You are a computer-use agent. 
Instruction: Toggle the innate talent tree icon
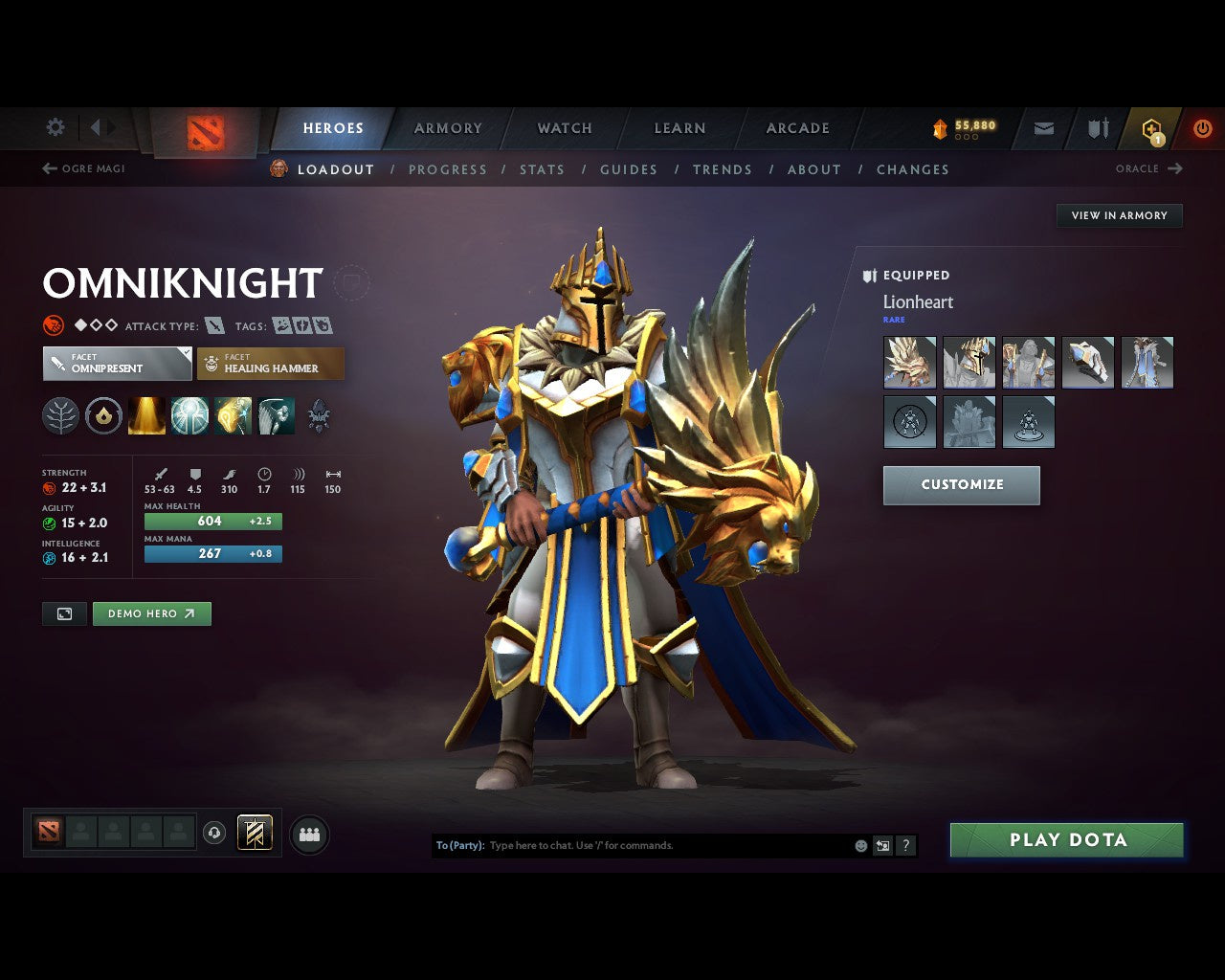[x=60, y=416]
